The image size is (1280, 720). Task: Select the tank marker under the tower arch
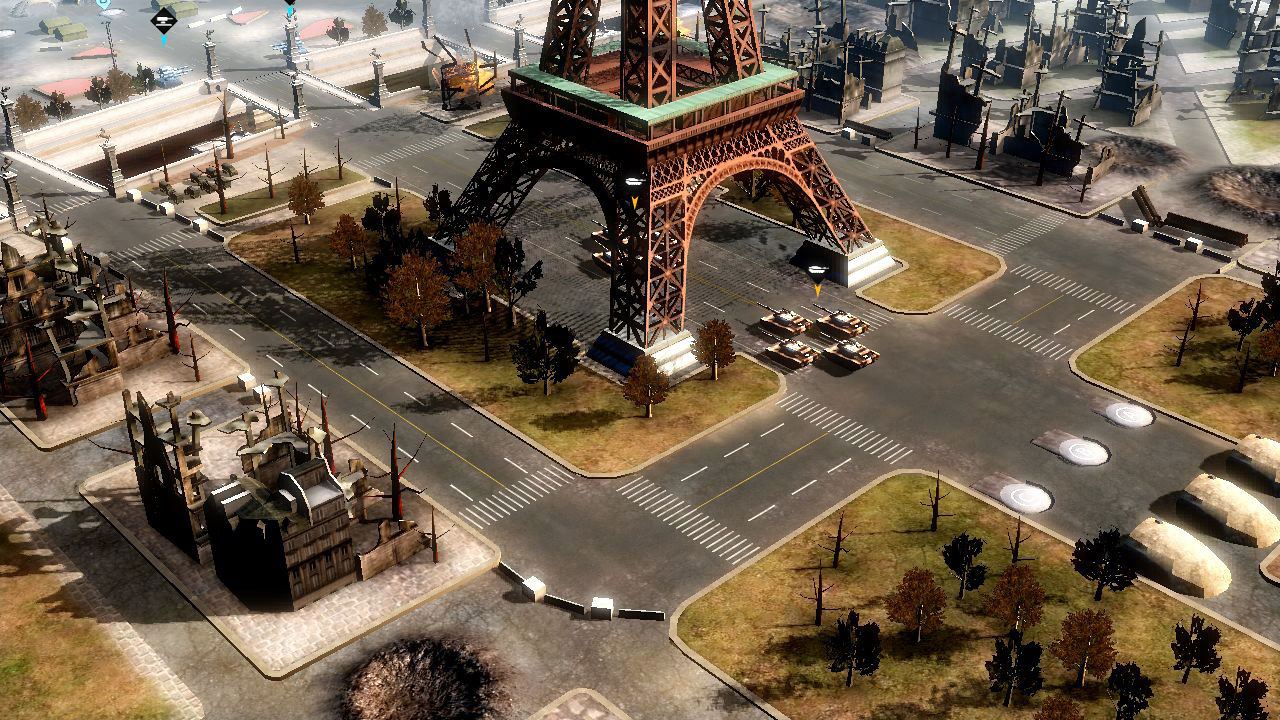point(633,183)
